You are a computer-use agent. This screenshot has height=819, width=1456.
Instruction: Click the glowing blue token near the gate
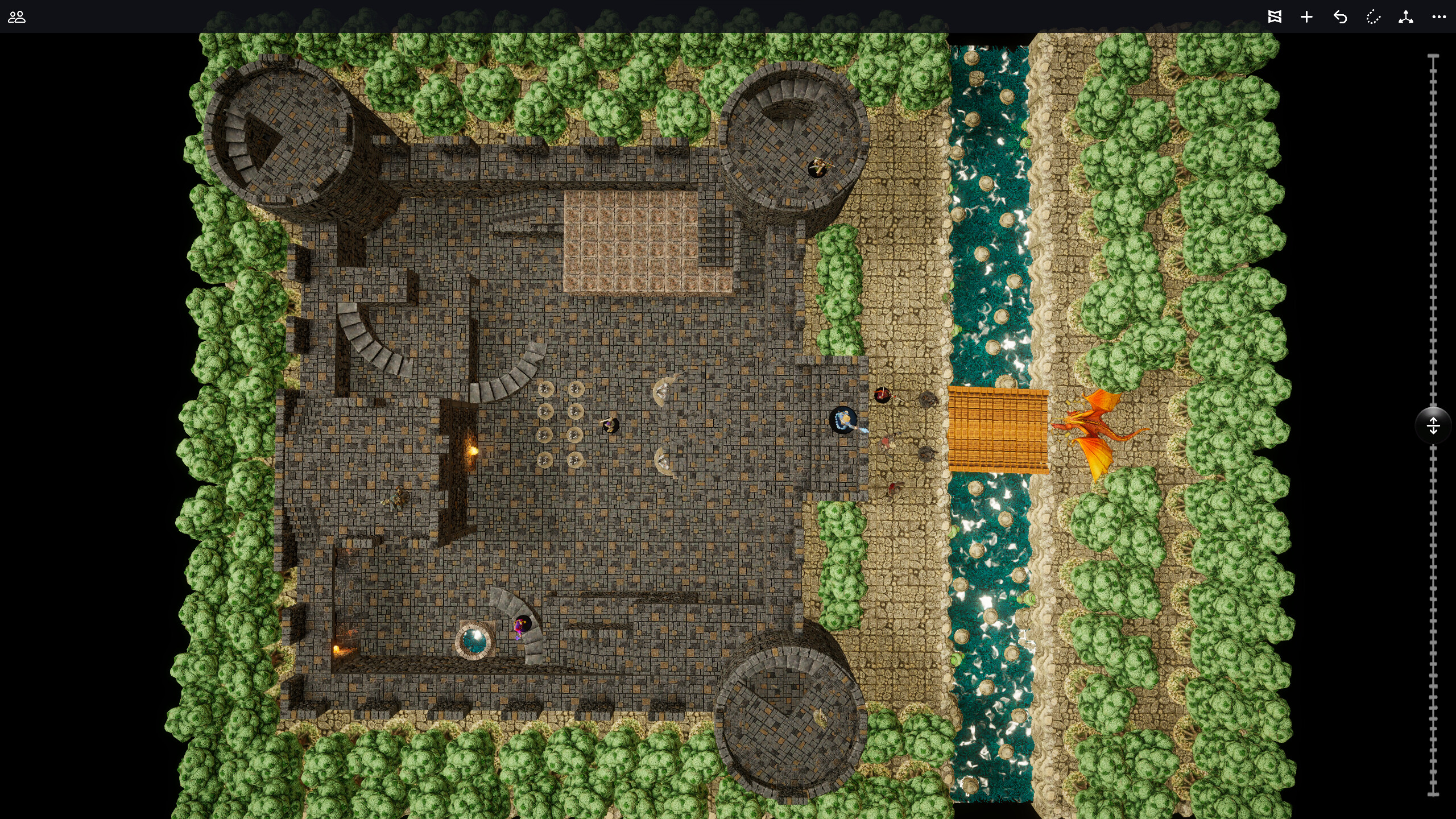(843, 421)
